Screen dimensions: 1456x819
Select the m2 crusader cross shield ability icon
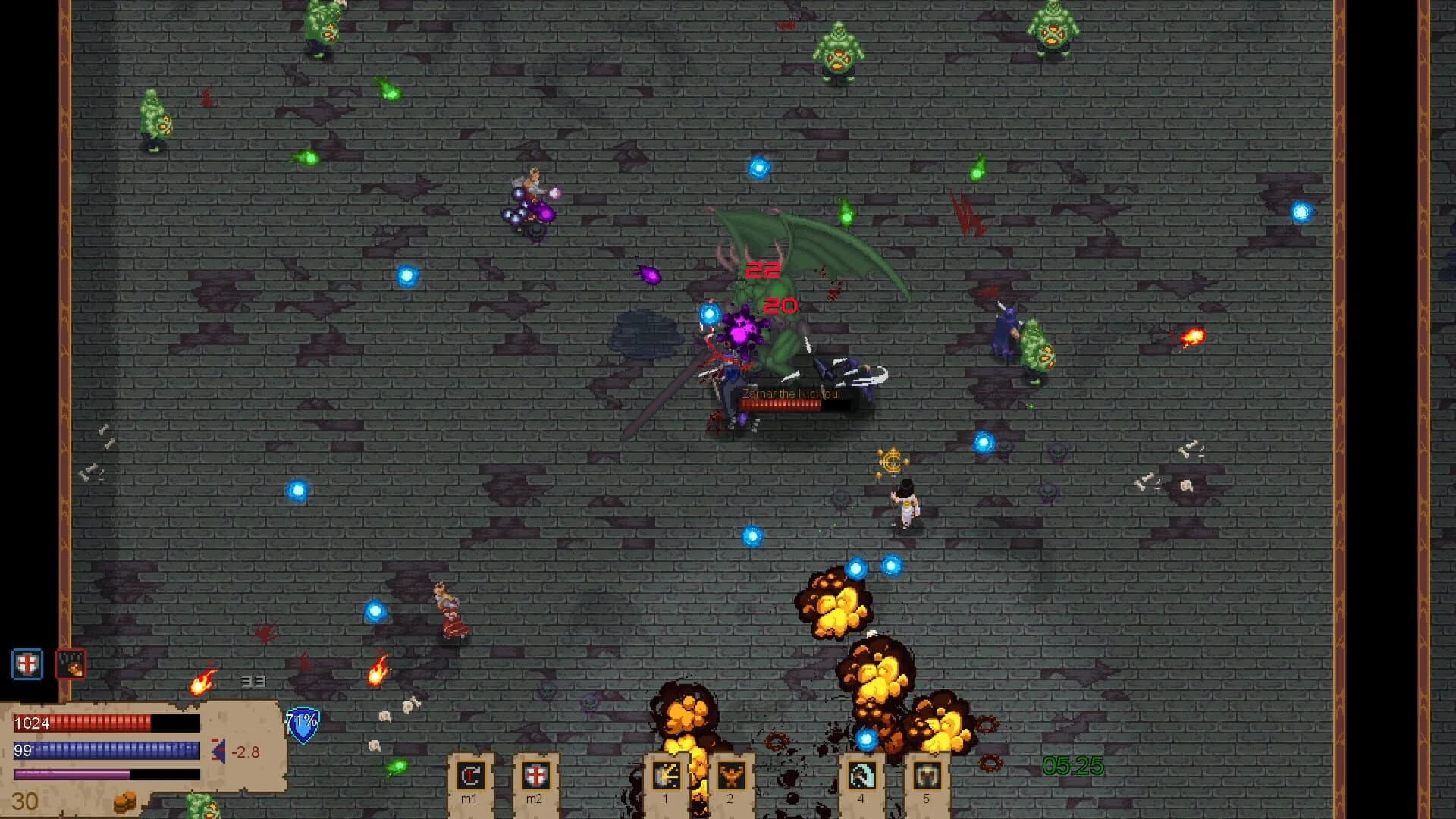point(537,776)
